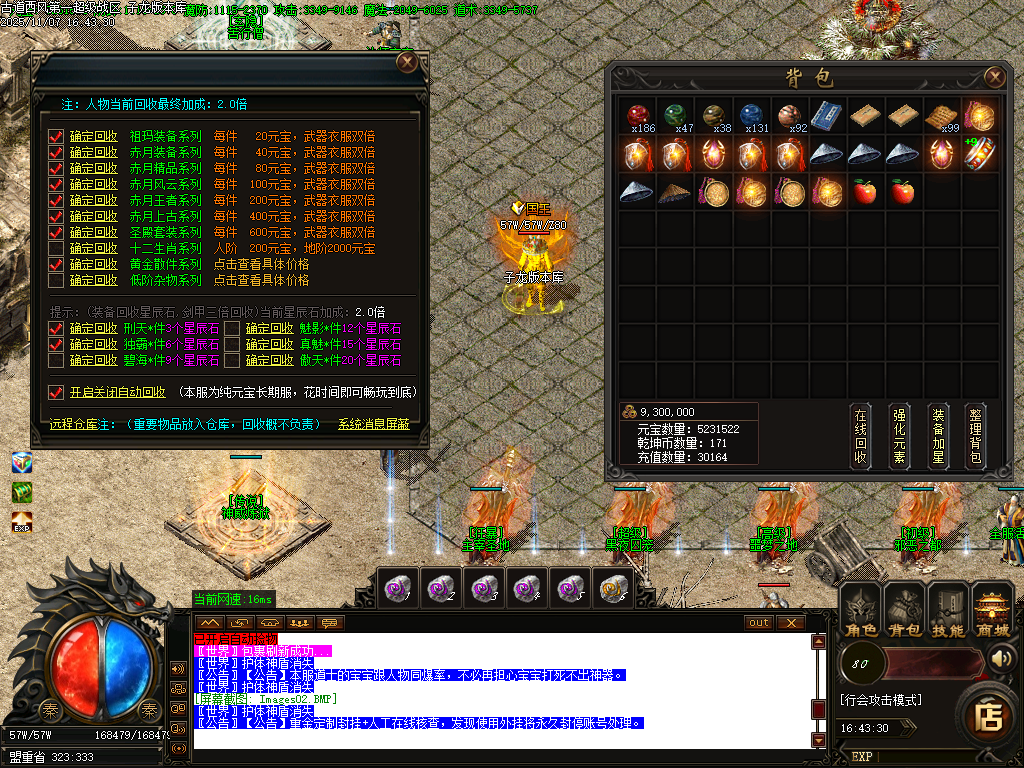Click the 在线回收 button in the backpack
The image size is (1024, 768).
tap(860, 436)
